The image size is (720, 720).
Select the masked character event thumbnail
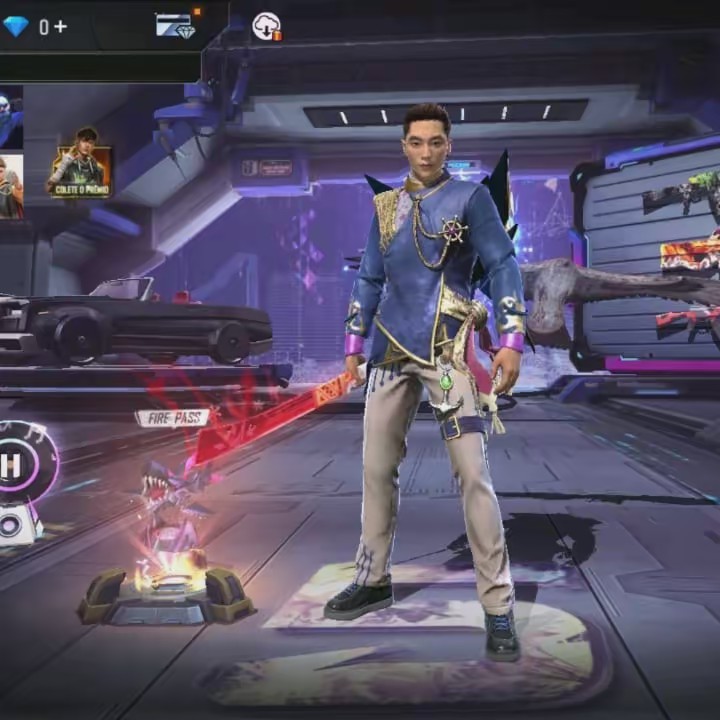[9, 117]
